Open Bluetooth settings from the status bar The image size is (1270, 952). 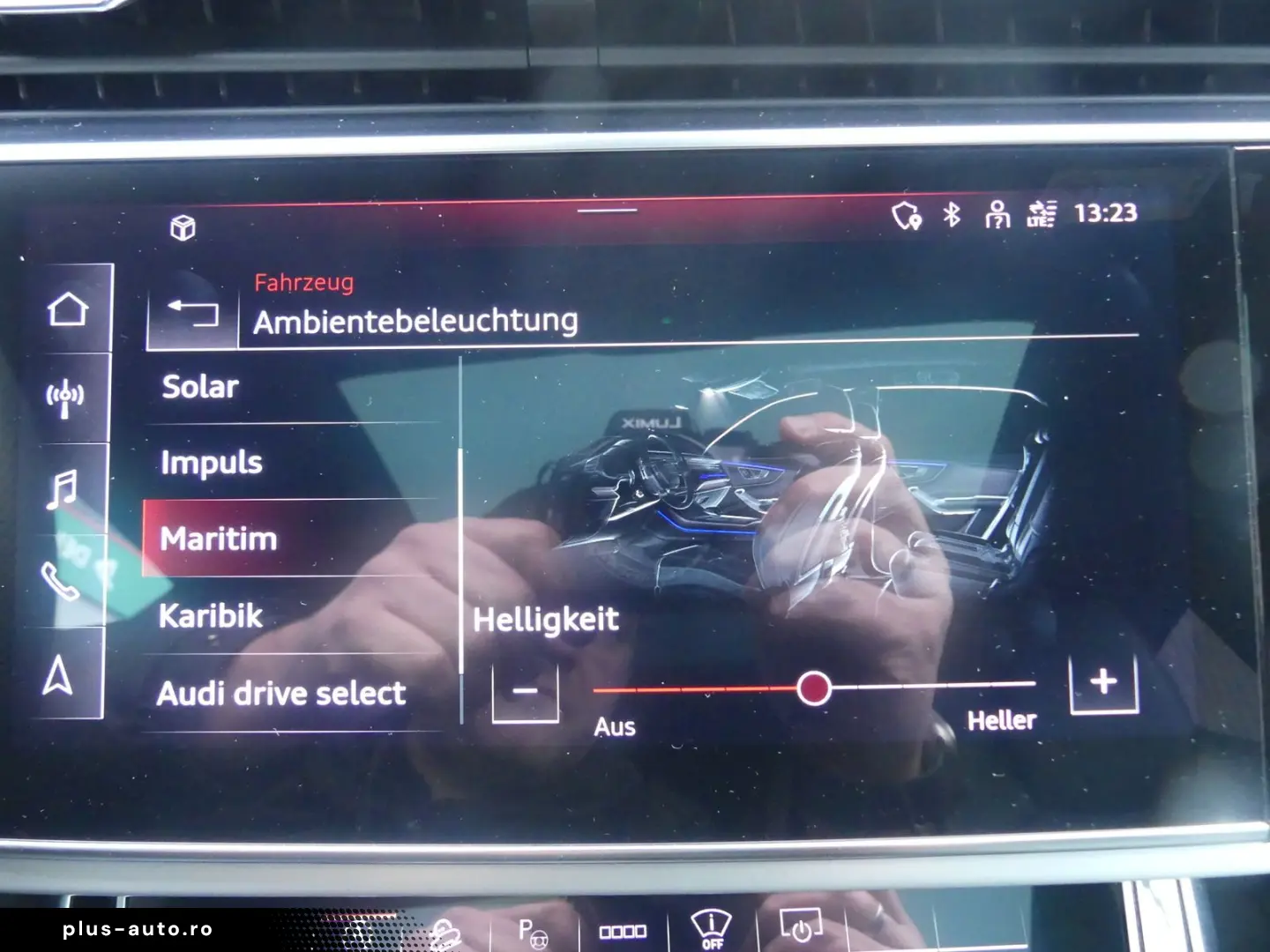tap(951, 214)
